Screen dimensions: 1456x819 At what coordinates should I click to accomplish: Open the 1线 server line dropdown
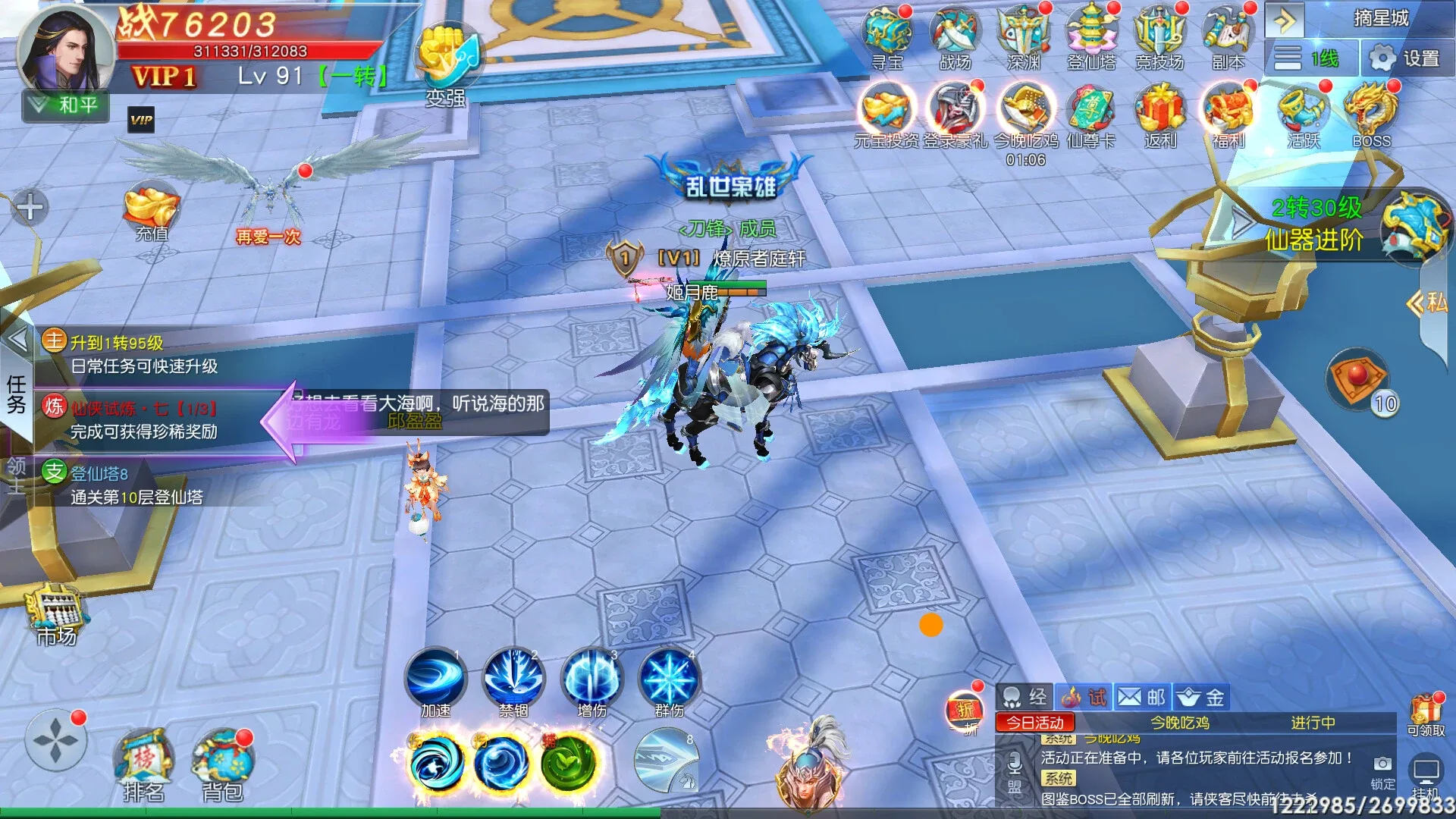tap(1312, 57)
